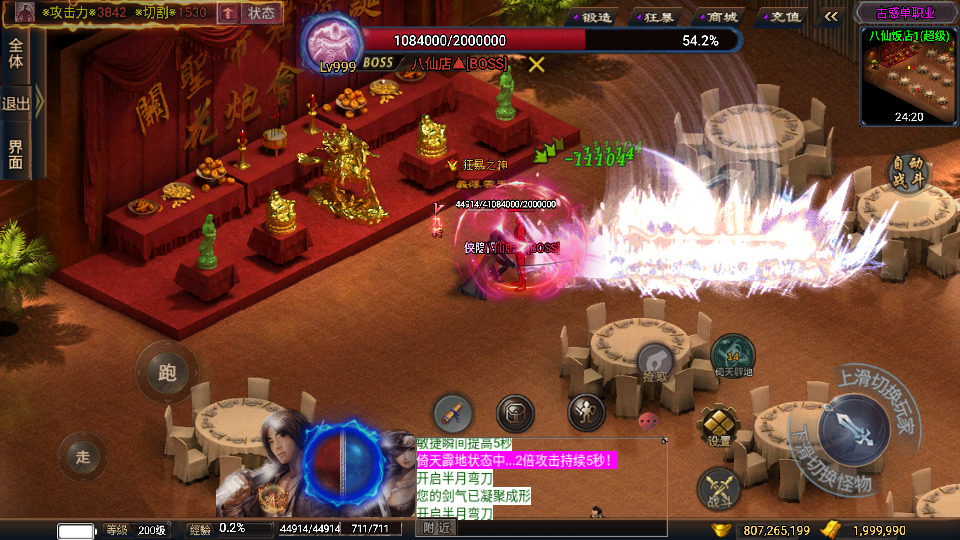The height and width of the screenshot is (540, 960).
Task: Tap the main sword attack button
Action: click(x=852, y=429)
